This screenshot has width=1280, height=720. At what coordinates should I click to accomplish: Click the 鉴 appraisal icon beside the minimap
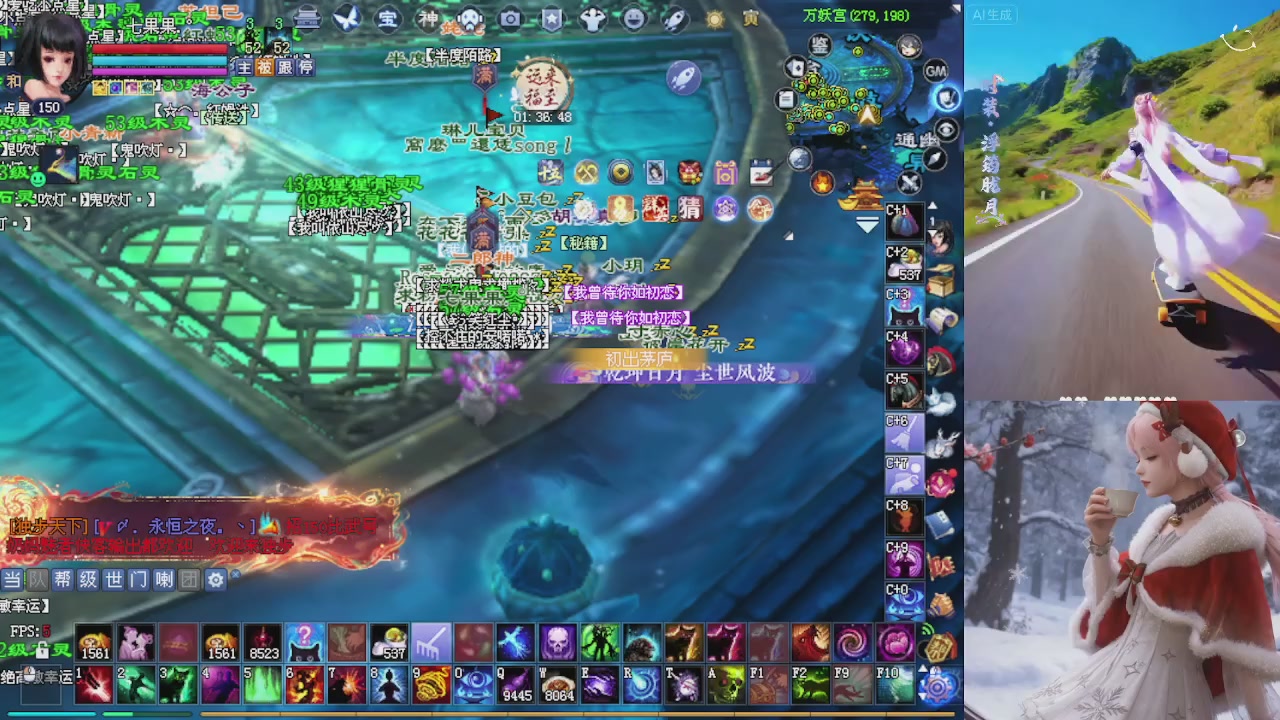click(819, 46)
